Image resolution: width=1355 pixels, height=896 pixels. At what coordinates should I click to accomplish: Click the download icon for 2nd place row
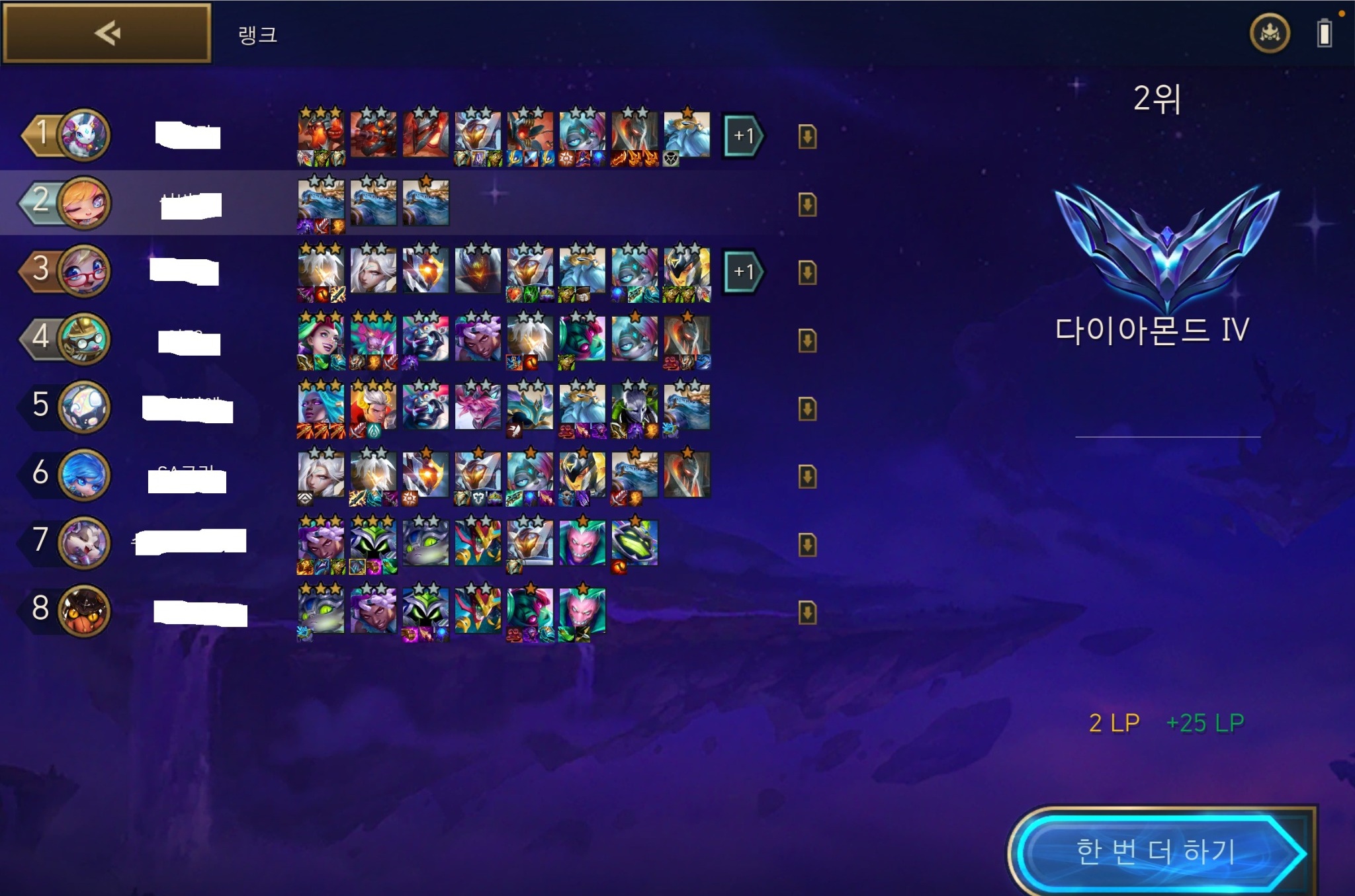coord(807,204)
